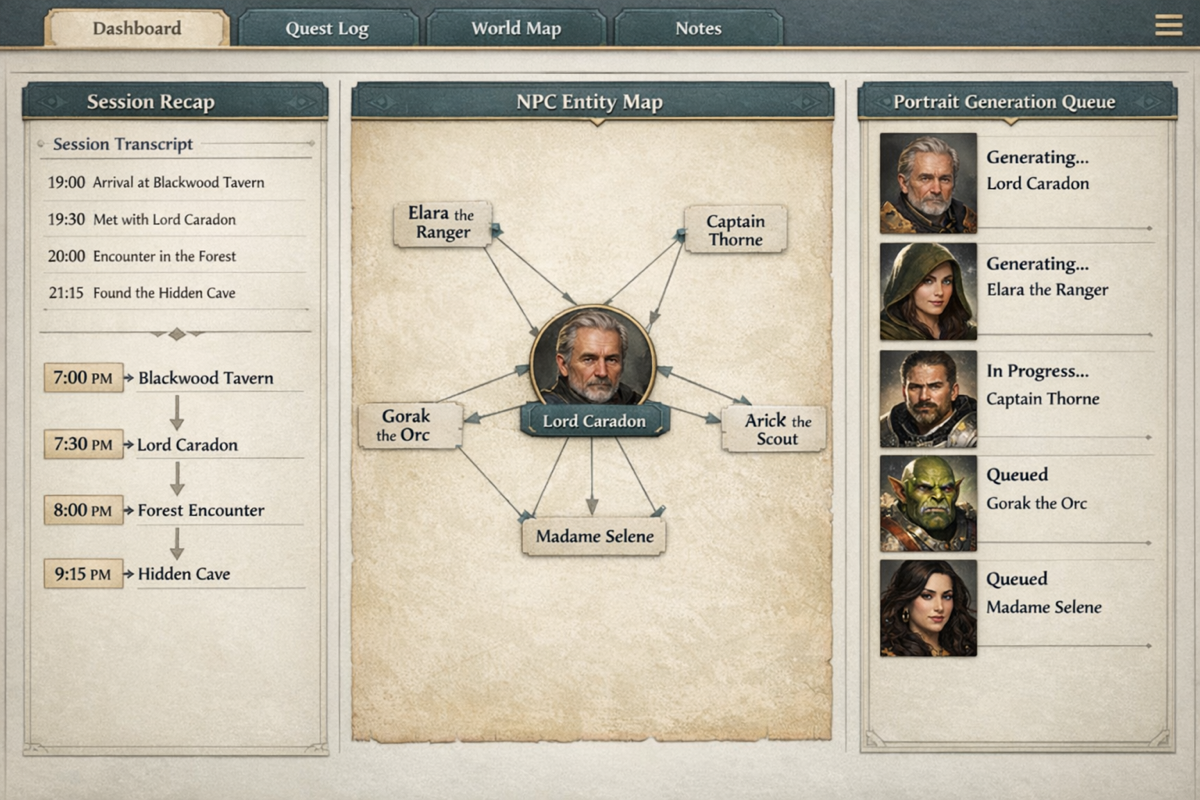Select the Arick the Scout map node
The height and width of the screenshot is (800, 1200).
[x=773, y=429]
